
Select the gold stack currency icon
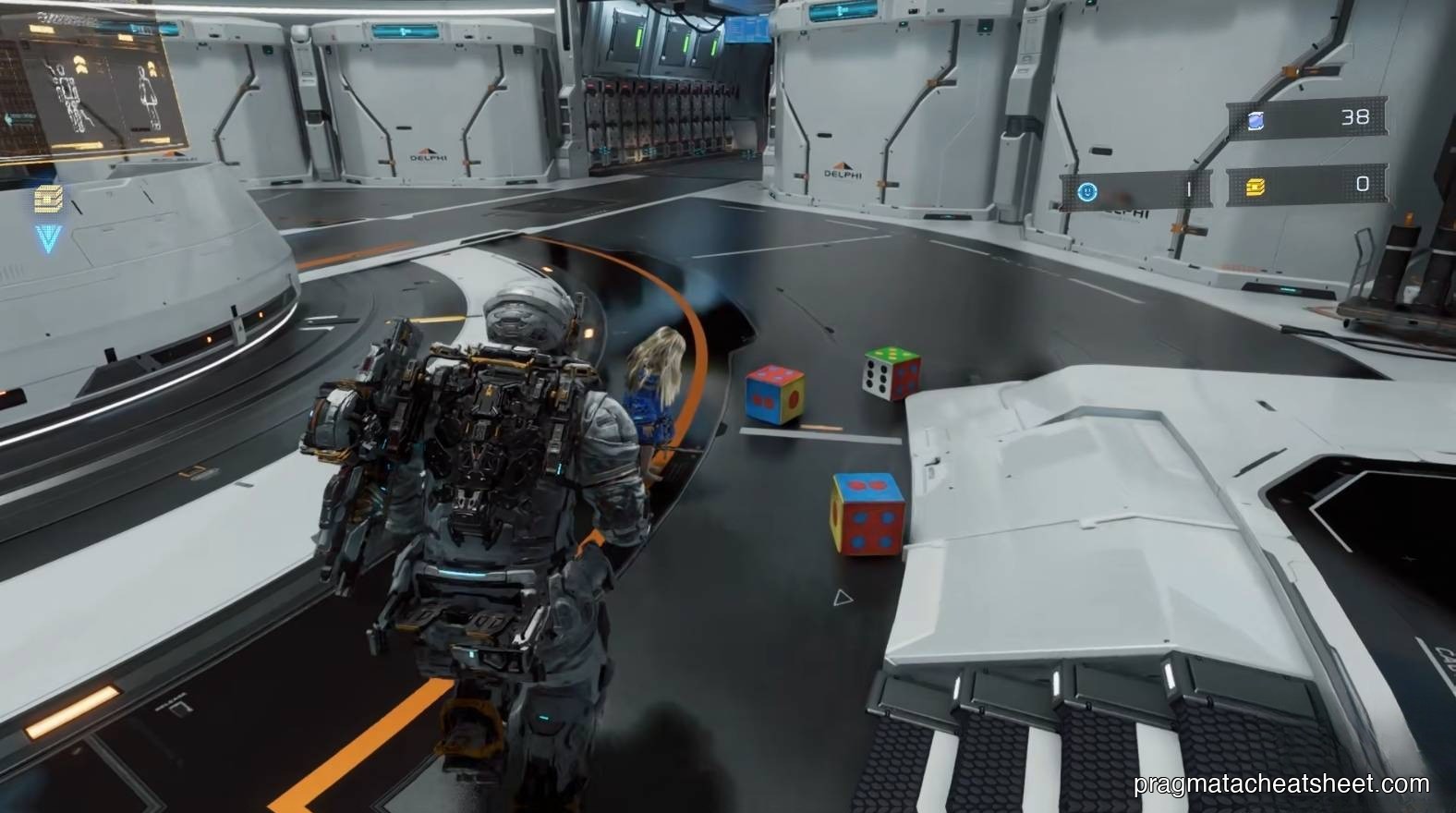click(1256, 188)
